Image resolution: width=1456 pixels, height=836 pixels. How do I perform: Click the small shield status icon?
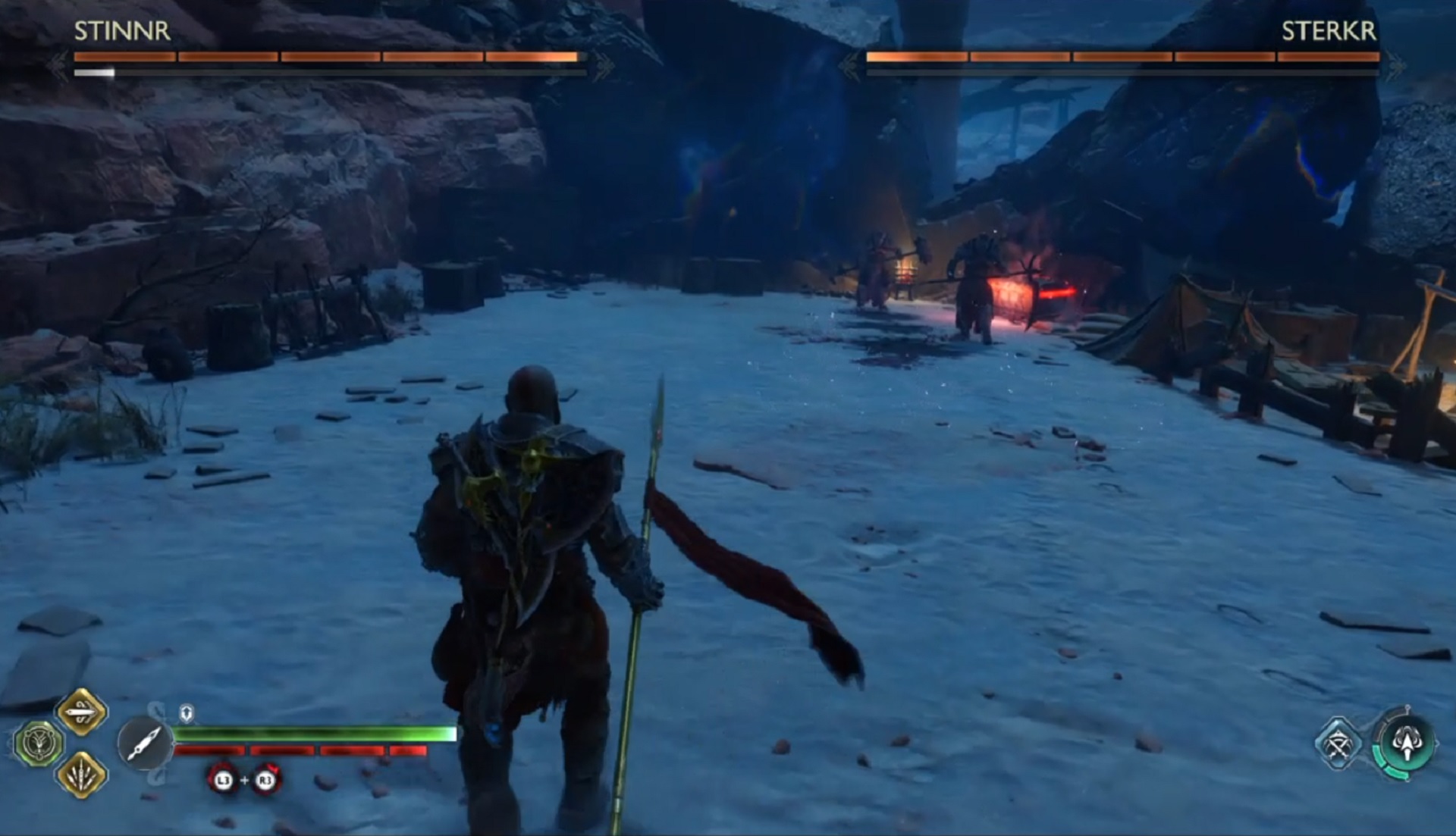[x=187, y=712]
